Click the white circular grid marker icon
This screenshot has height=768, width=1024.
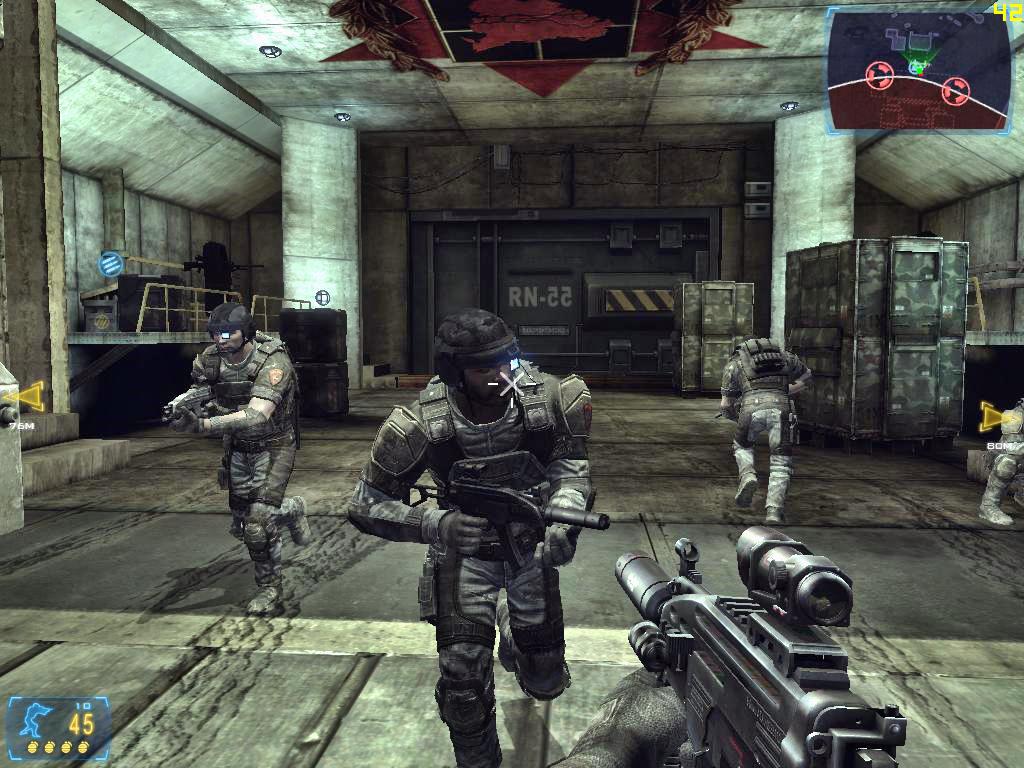322,298
